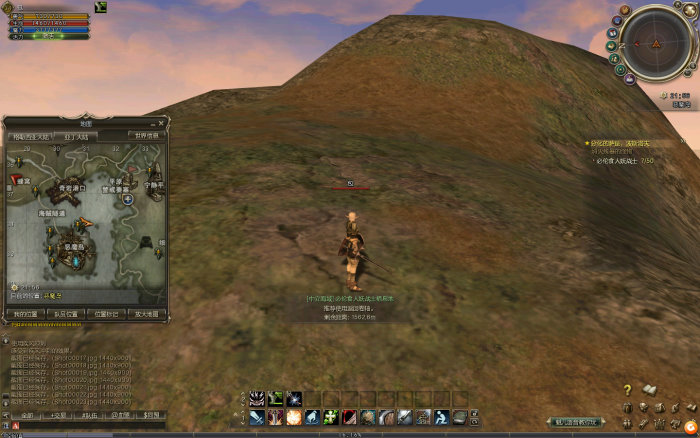Viewport: 700px width, 438px height.
Task: Close the map window
Action: pyautogui.click(x=163, y=123)
